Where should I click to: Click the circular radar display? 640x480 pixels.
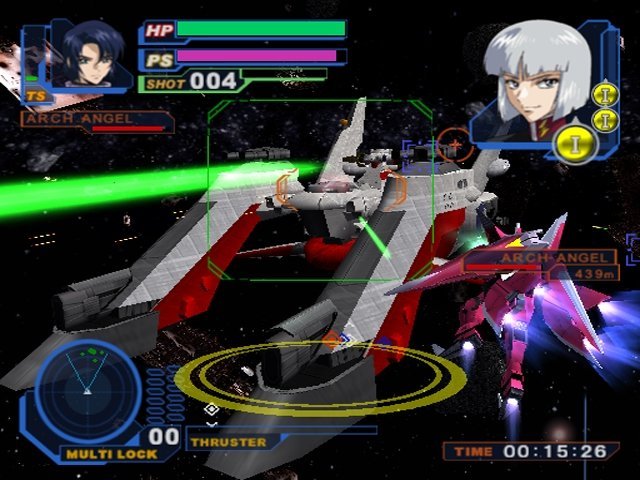tap(88, 390)
